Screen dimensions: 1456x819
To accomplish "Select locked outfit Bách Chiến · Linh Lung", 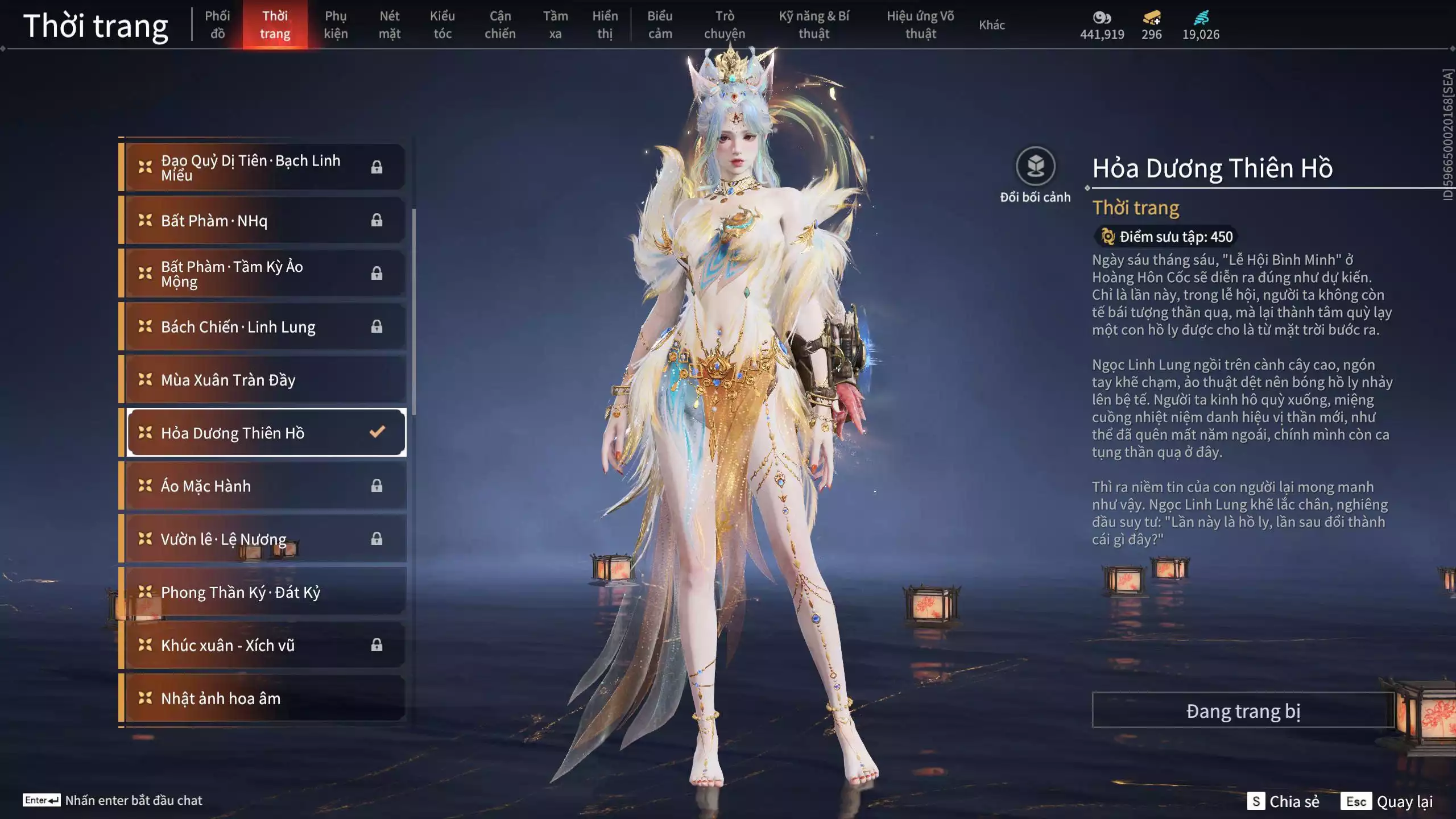I will coord(265,326).
